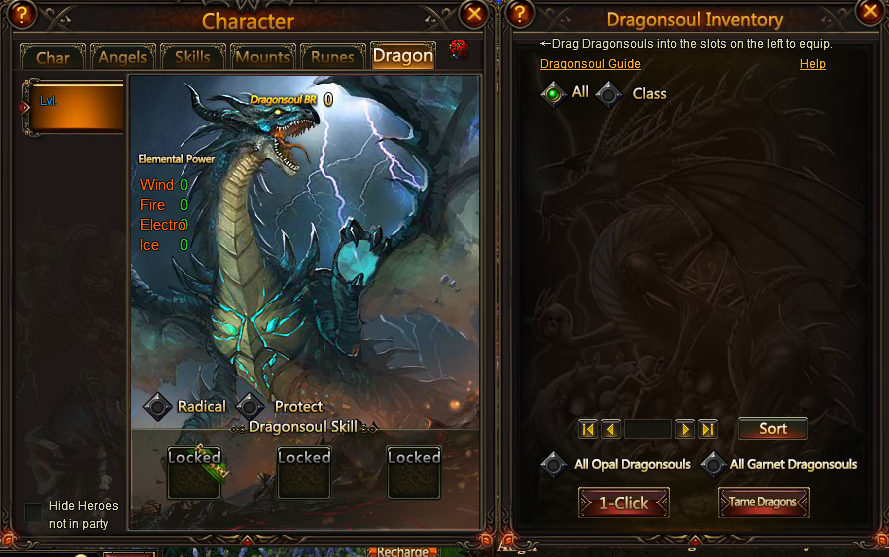Image resolution: width=889 pixels, height=557 pixels.
Task: Choose the Protect dragon mode
Action: 255,407
